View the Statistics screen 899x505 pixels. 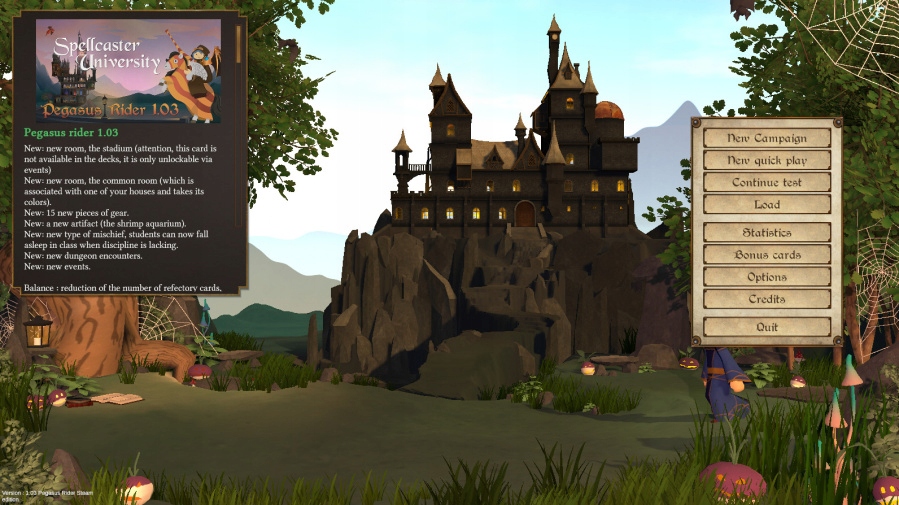pyautogui.click(x=767, y=233)
